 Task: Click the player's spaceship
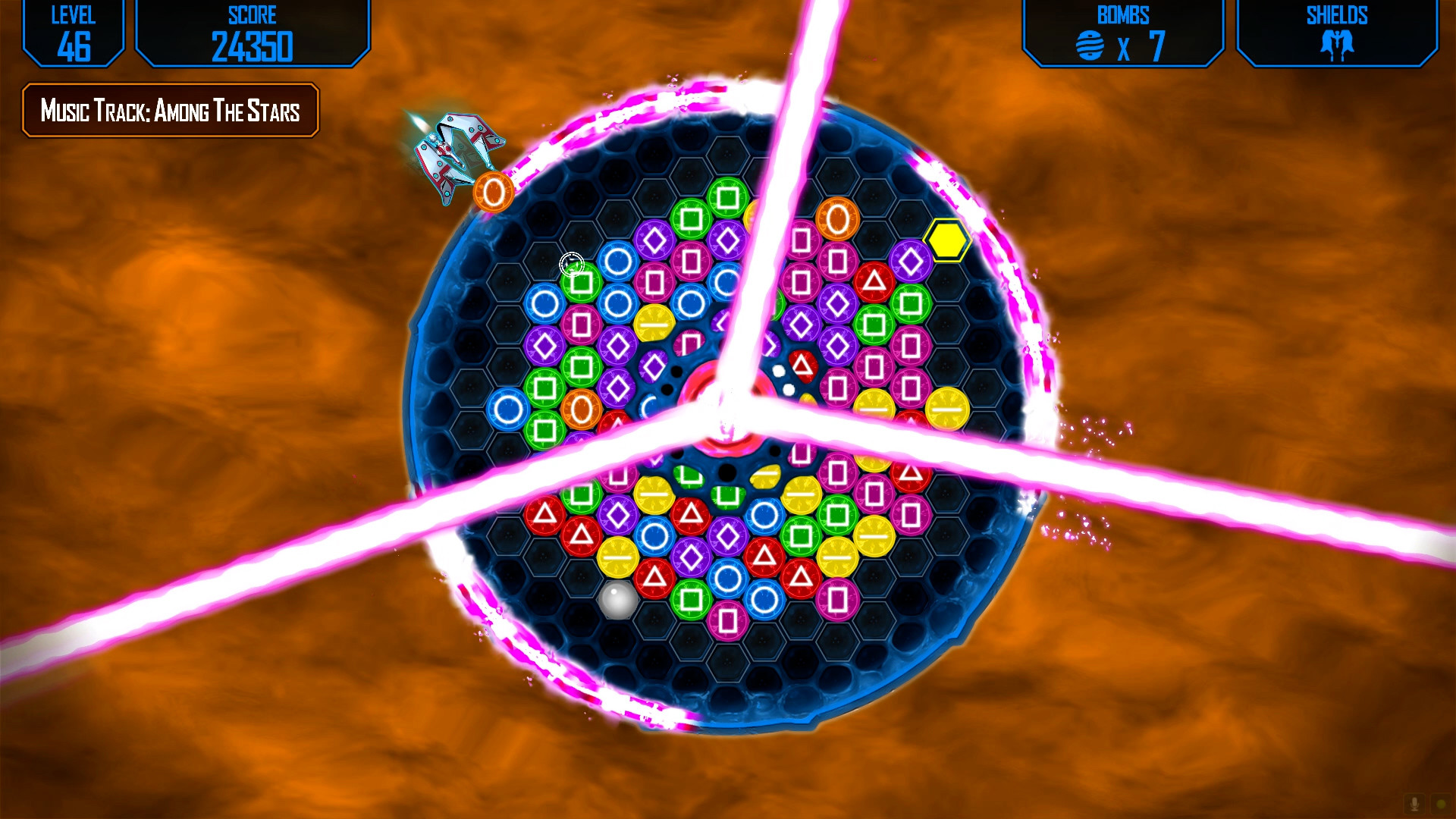point(455,152)
